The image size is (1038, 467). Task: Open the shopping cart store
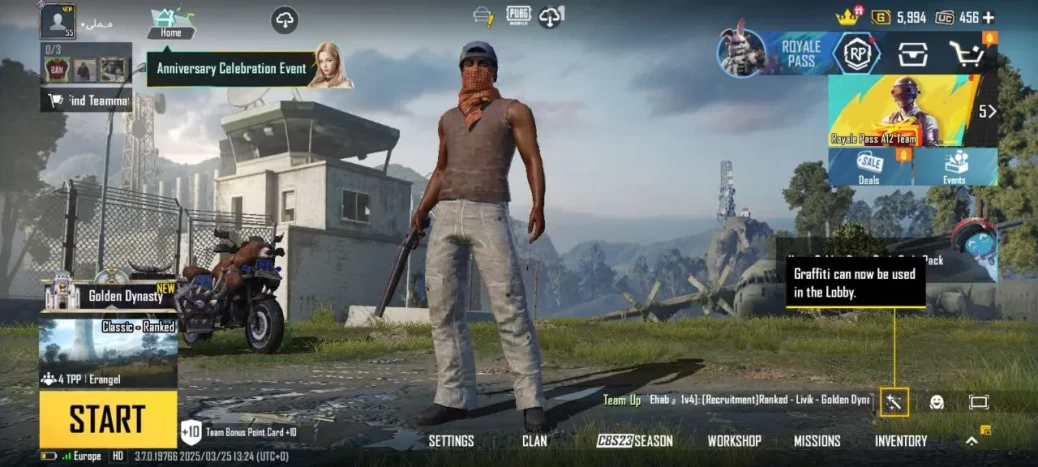tap(968, 54)
